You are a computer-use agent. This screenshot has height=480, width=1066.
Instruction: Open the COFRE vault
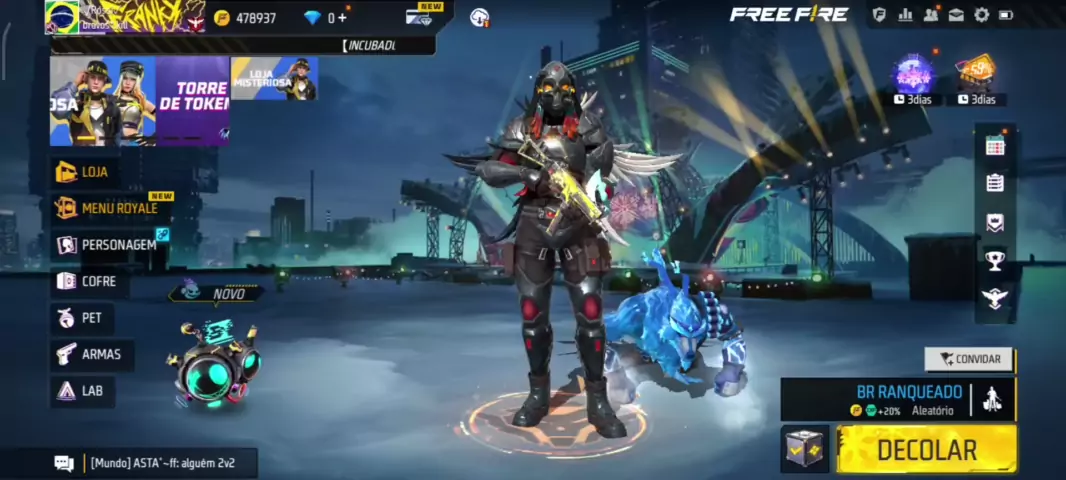(x=88, y=281)
